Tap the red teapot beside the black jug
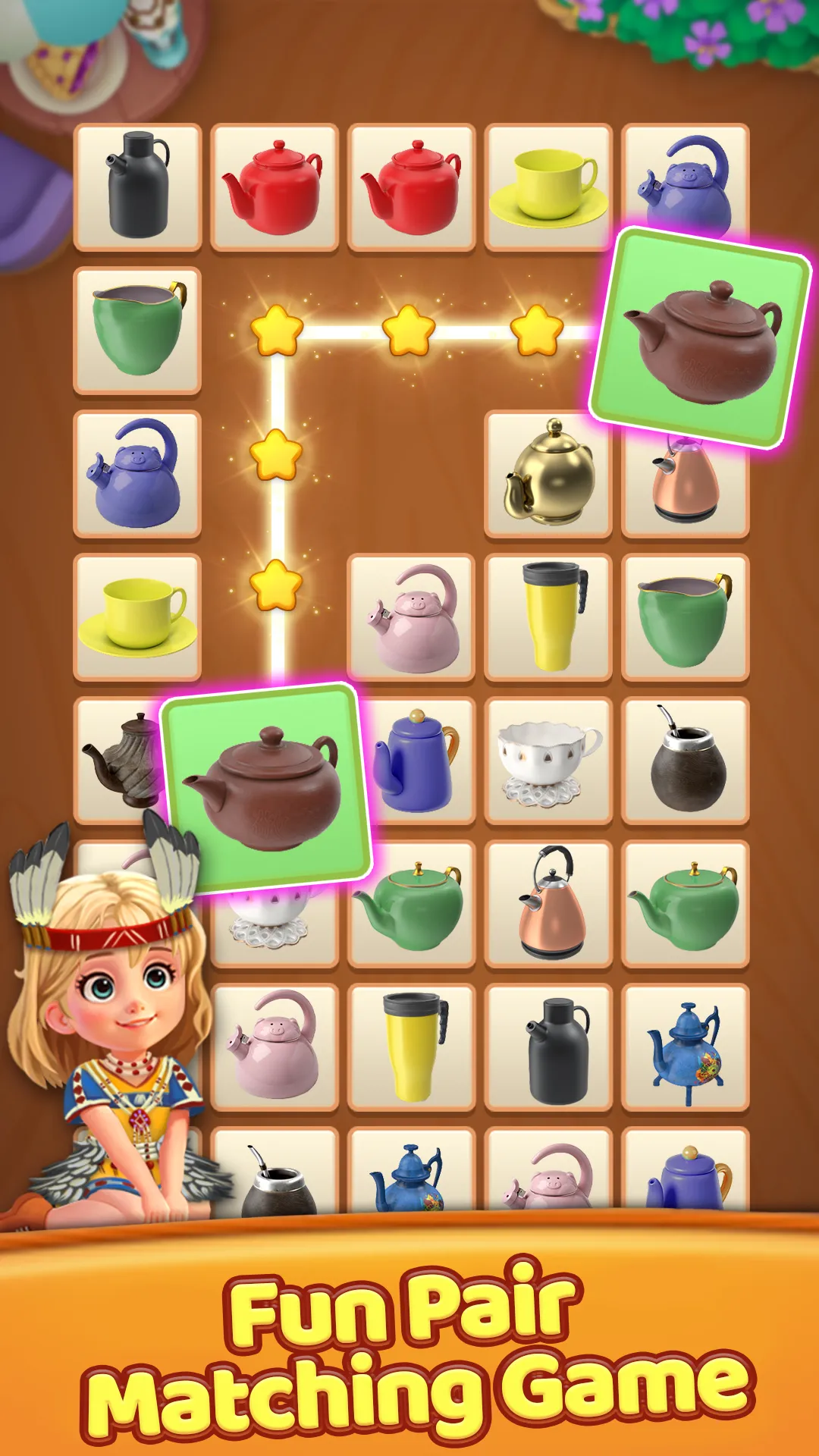The width and height of the screenshot is (819, 1456). click(x=275, y=187)
